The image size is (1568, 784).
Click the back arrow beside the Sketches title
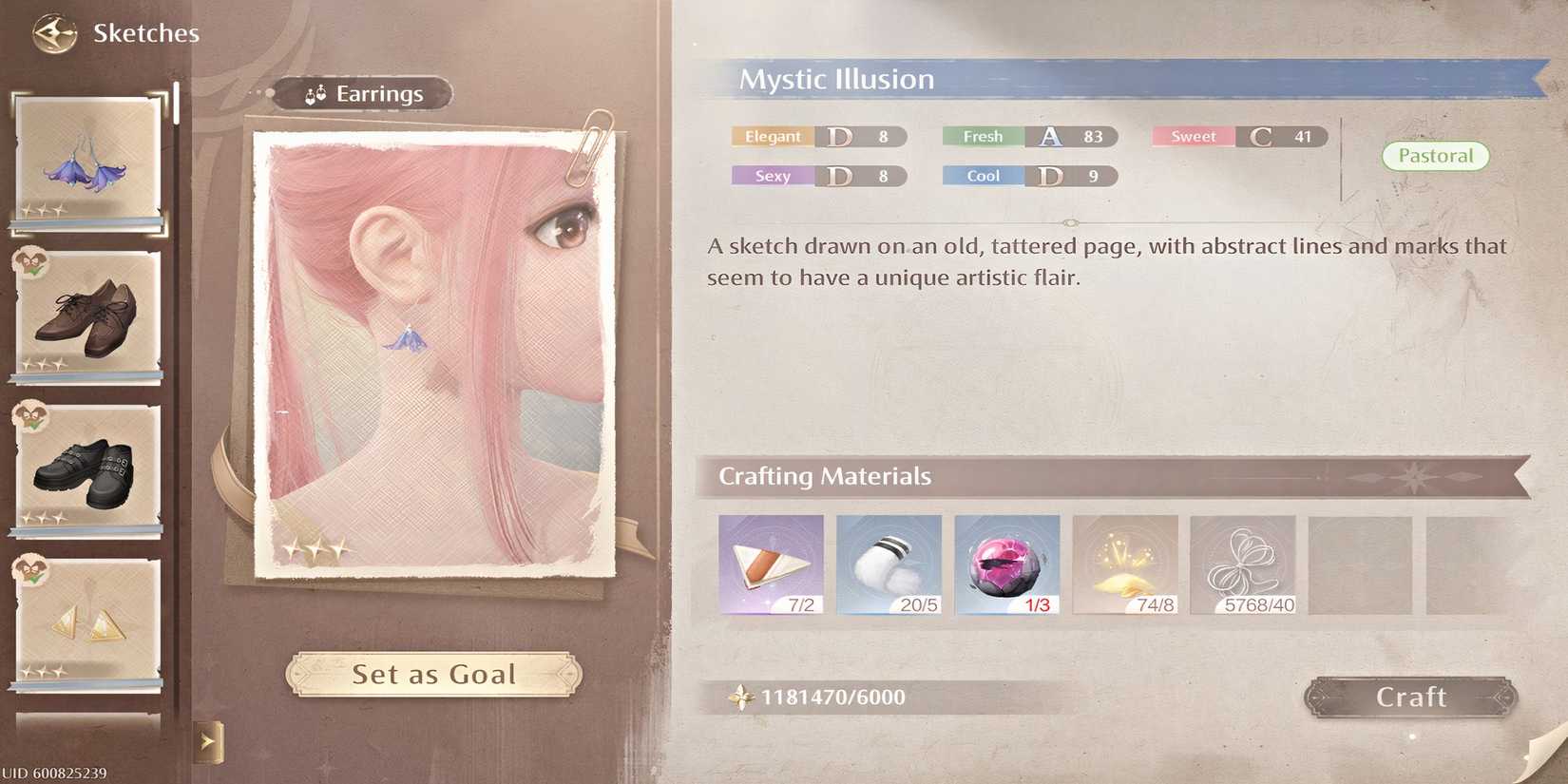click(55, 31)
